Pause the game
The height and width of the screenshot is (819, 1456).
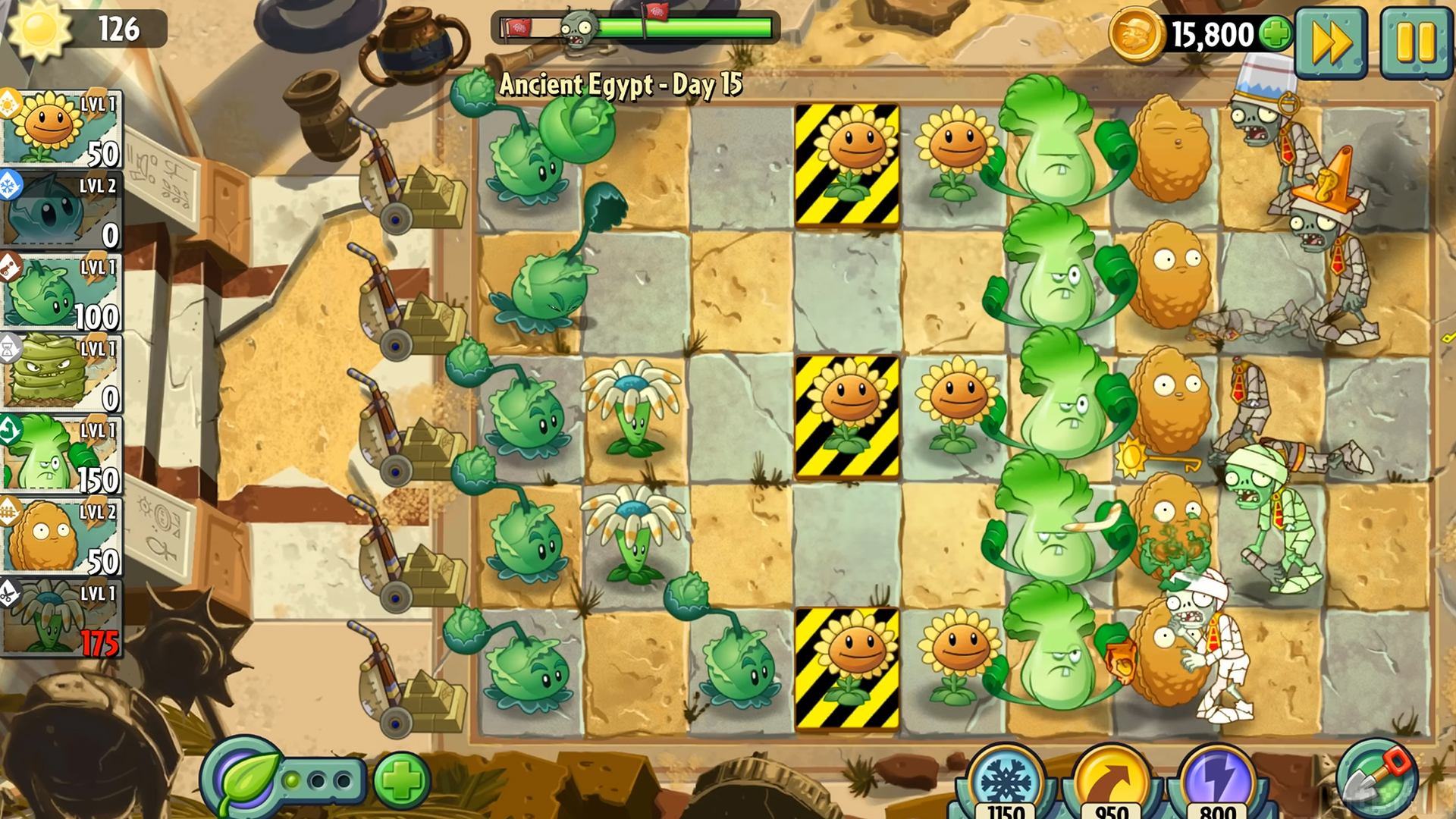click(1414, 42)
